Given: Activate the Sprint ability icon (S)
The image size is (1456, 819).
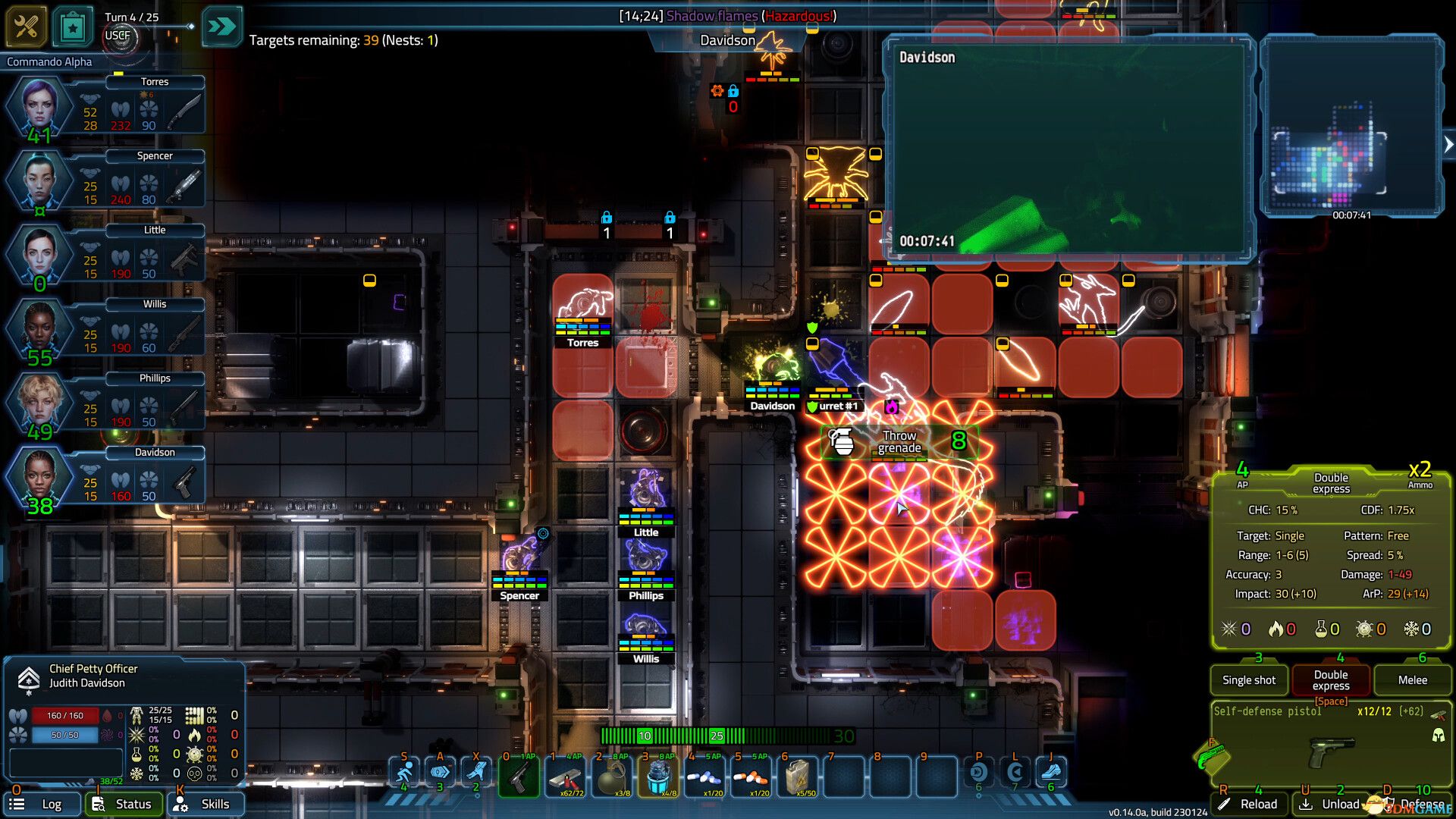Looking at the screenshot, I should click(405, 772).
